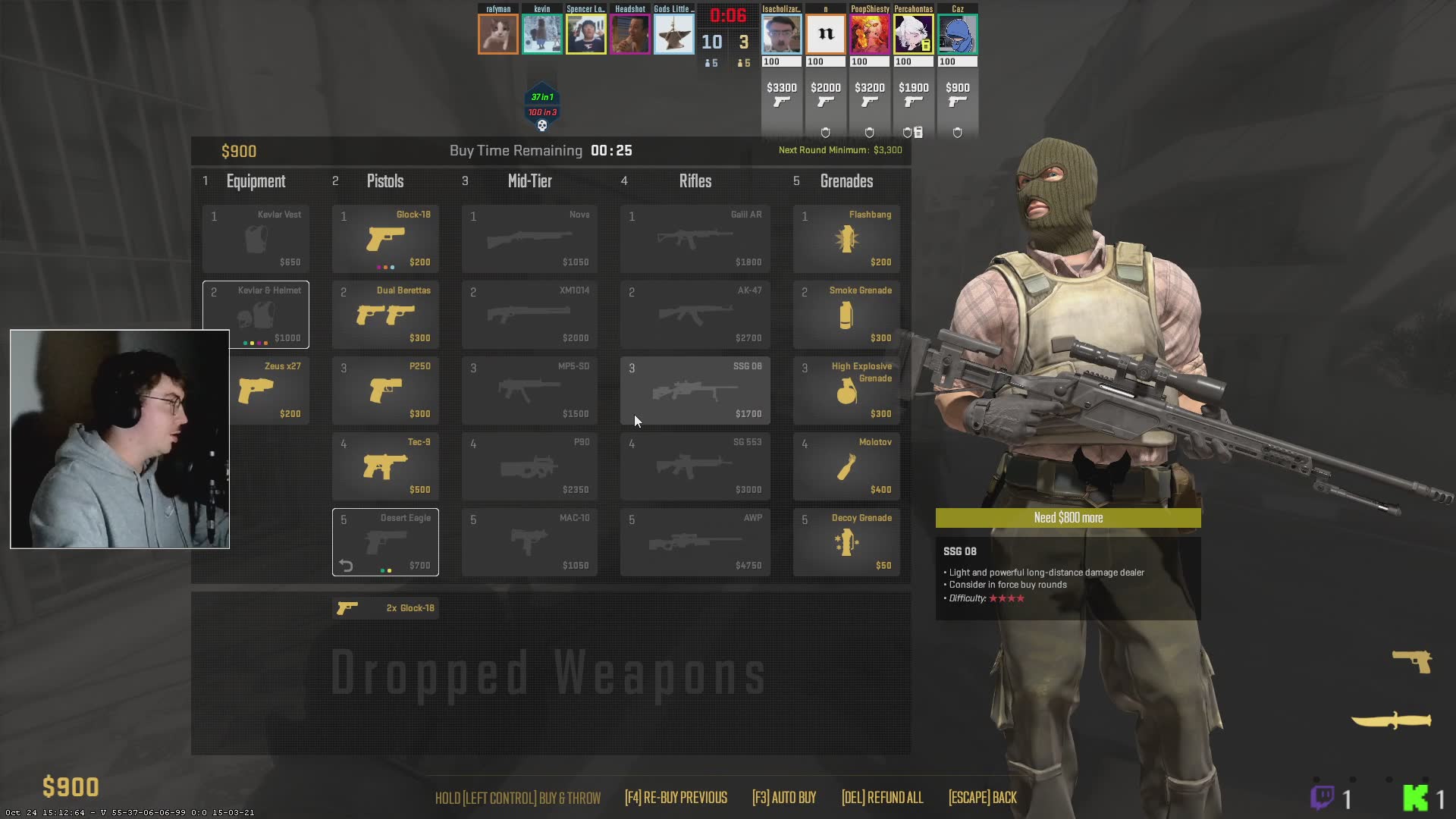
Task: Click the SSG 08 sniper rifle
Action: tap(695, 391)
